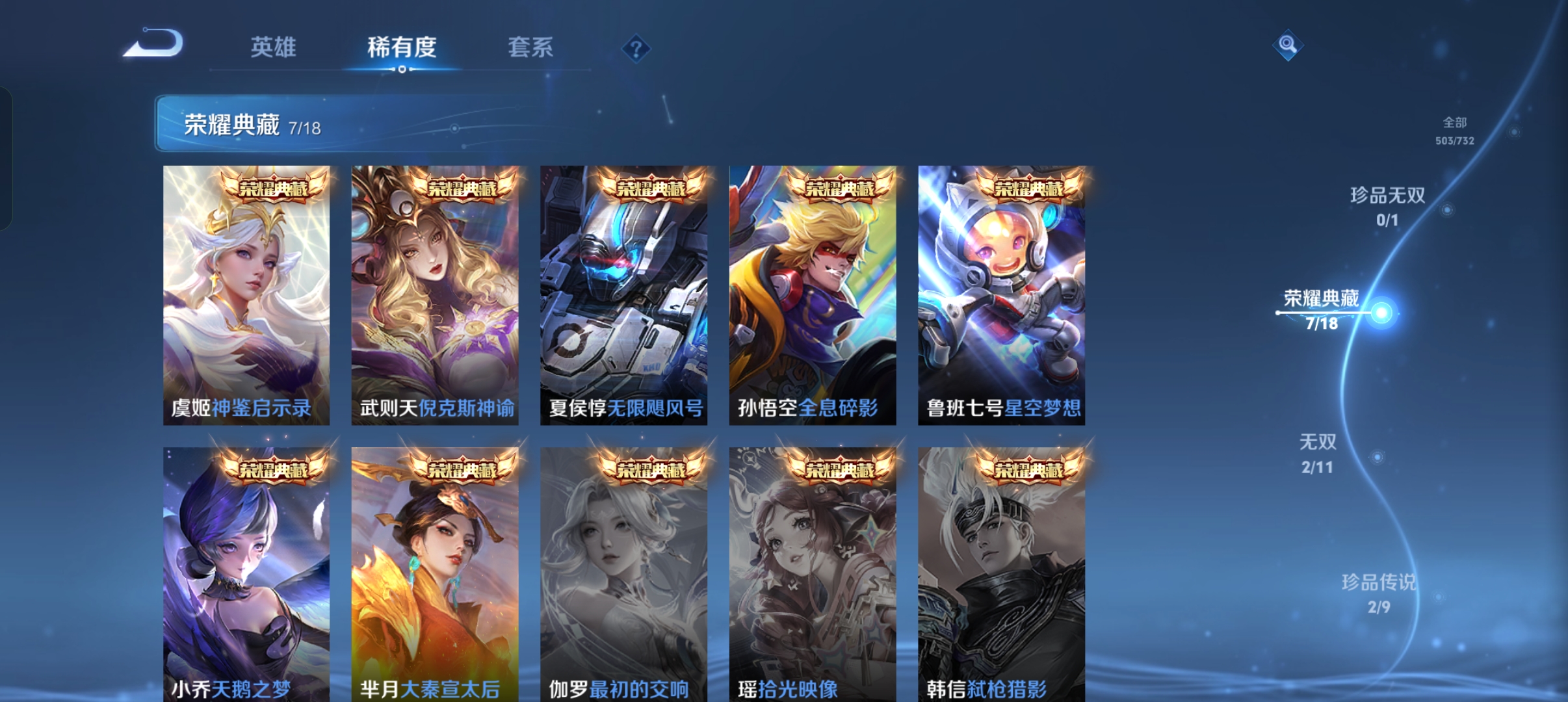This screenshot has height=702, width=1568.
Task: Switch to the 英雄 tab
Action: (274, 47)
